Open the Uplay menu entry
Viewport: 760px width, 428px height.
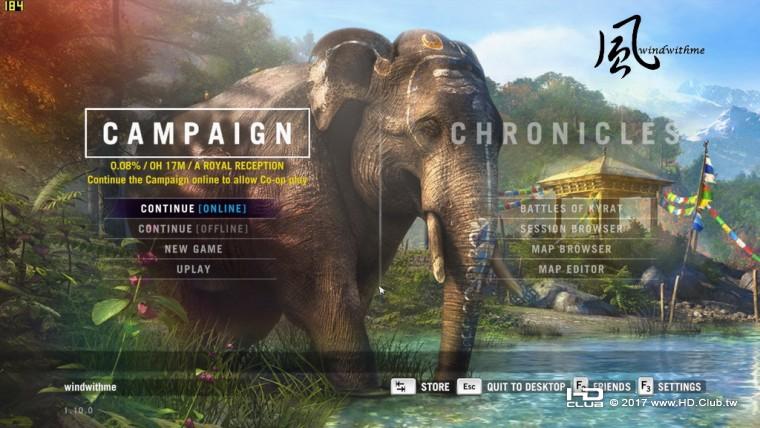[193, 269]
